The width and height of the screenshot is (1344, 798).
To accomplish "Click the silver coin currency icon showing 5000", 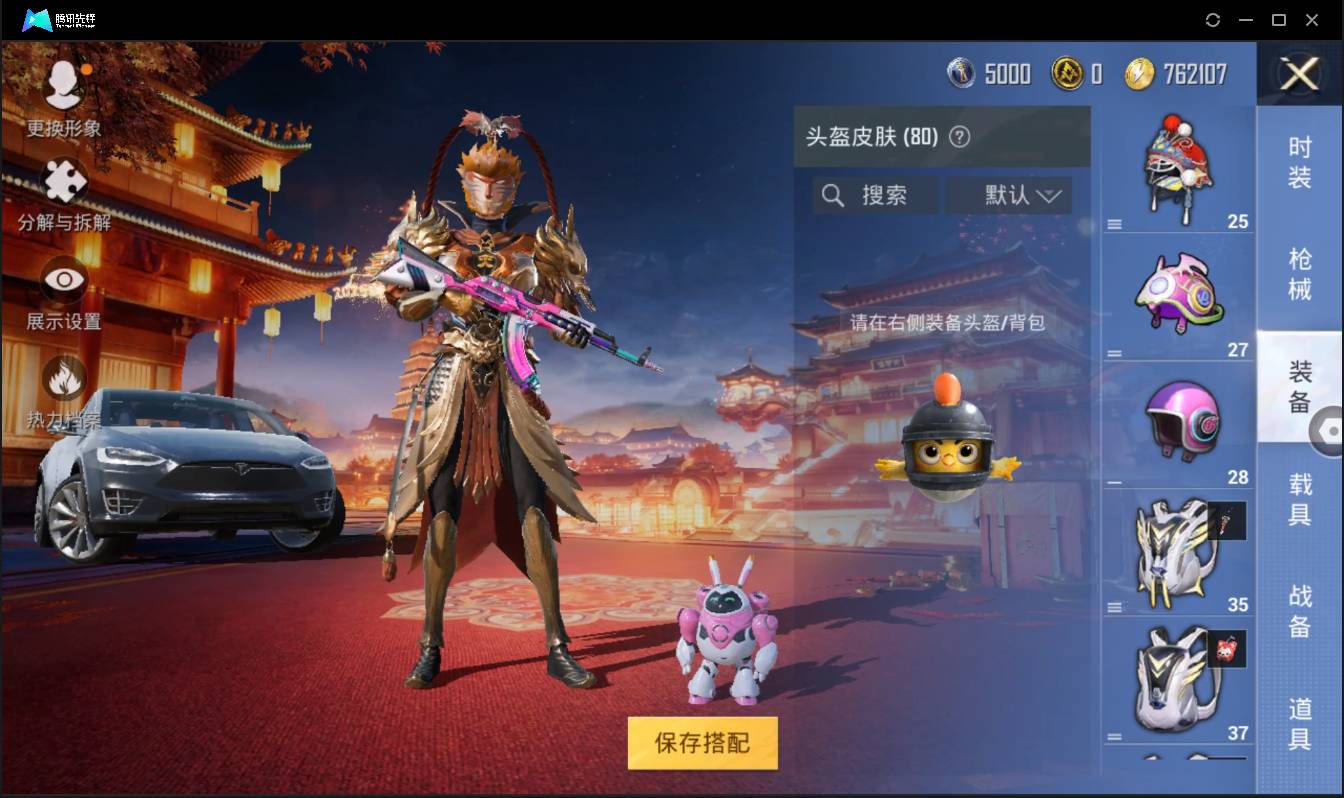I will tap(960, 74).
